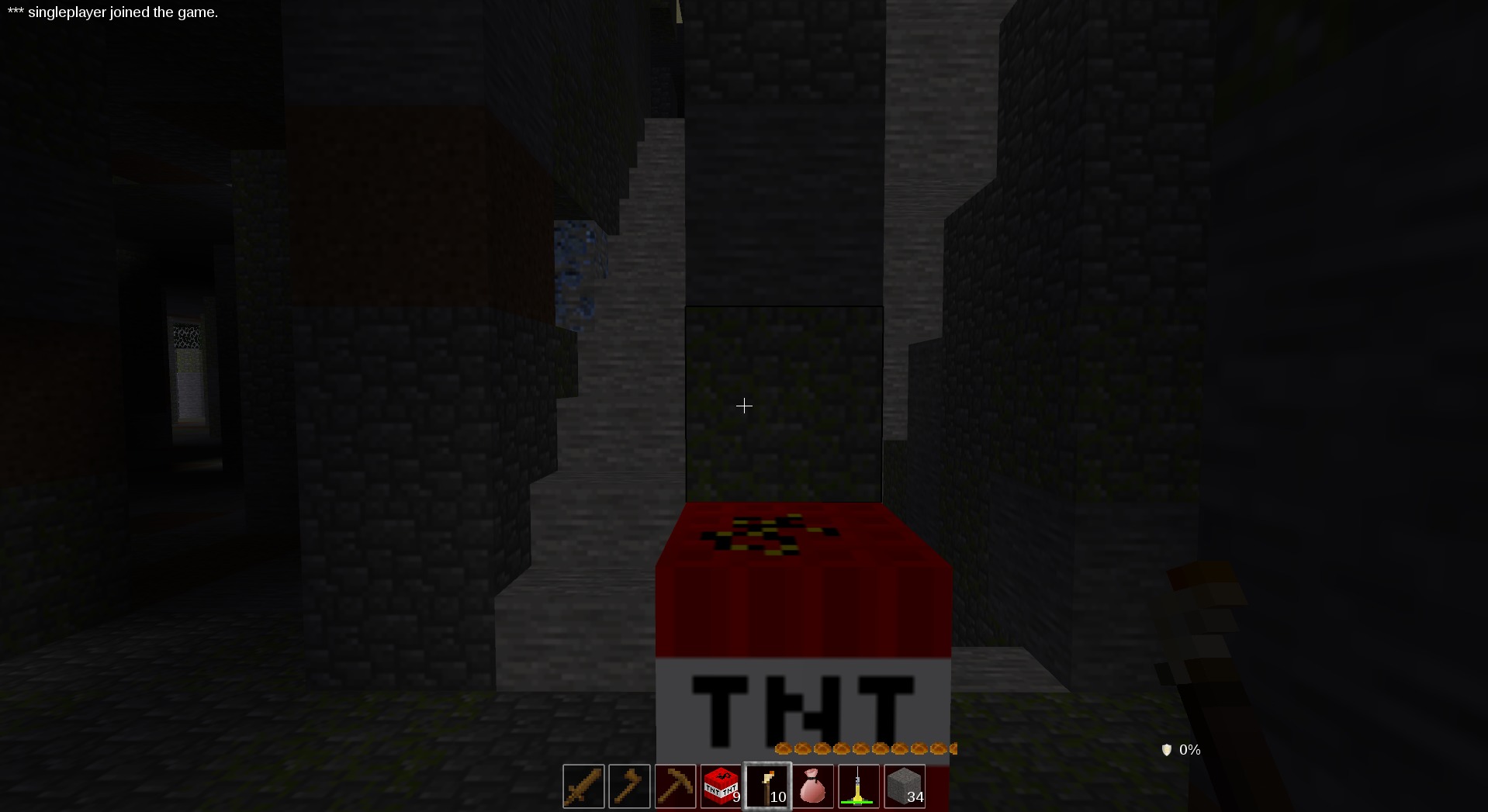Select the wooden axe hotbar slot
This screenshot has width=1488, height=812.
tap(630, 786)
